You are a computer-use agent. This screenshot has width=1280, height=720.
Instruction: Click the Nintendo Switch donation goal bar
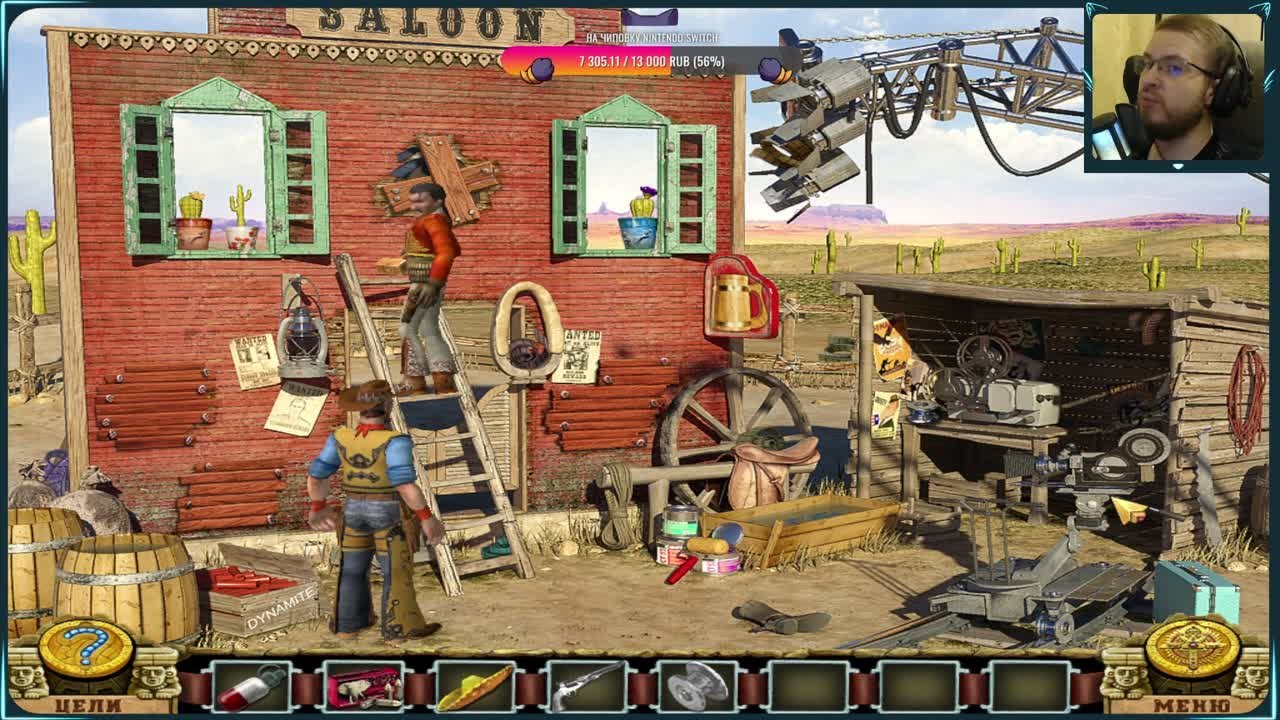[651, 62]
